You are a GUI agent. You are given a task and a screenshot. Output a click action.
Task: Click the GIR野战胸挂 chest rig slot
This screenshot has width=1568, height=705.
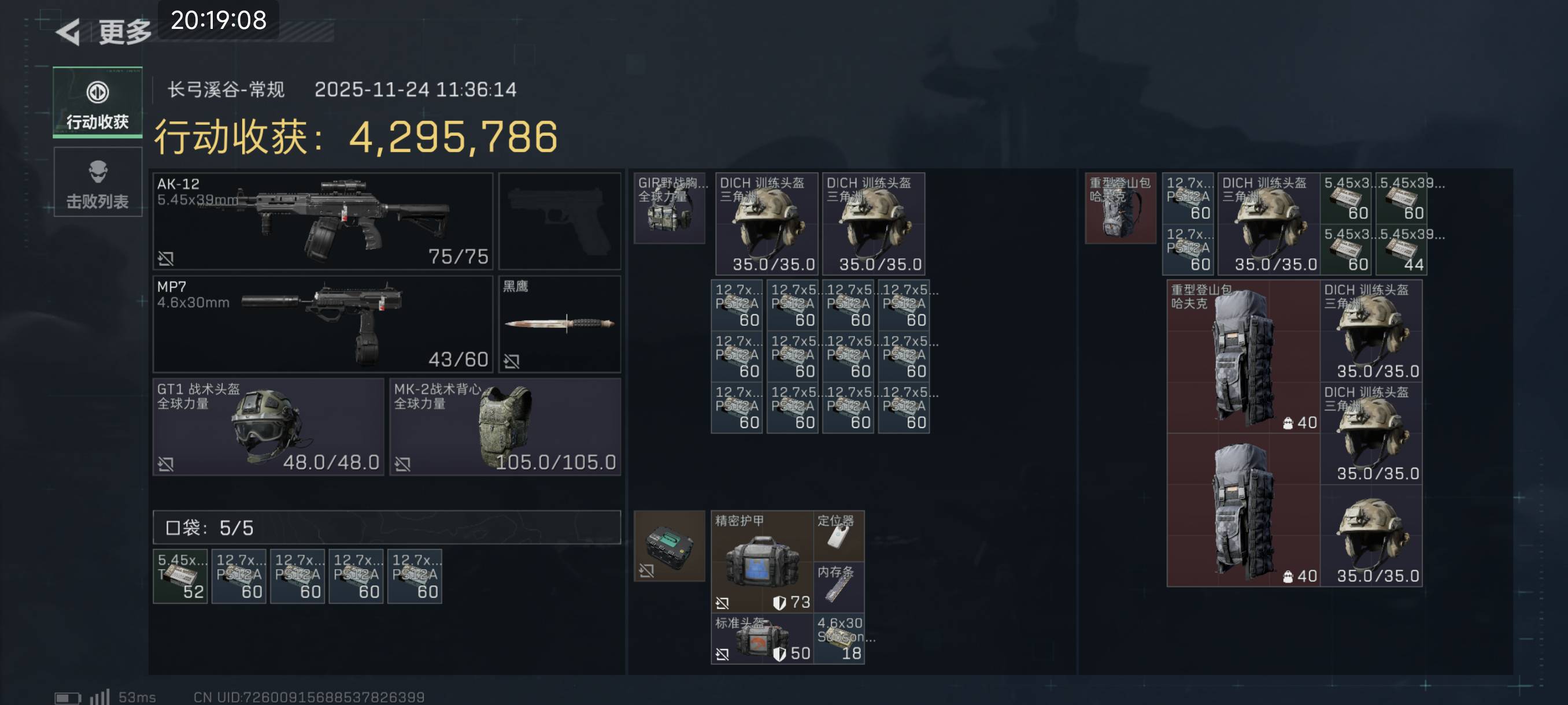click(669, 208)
